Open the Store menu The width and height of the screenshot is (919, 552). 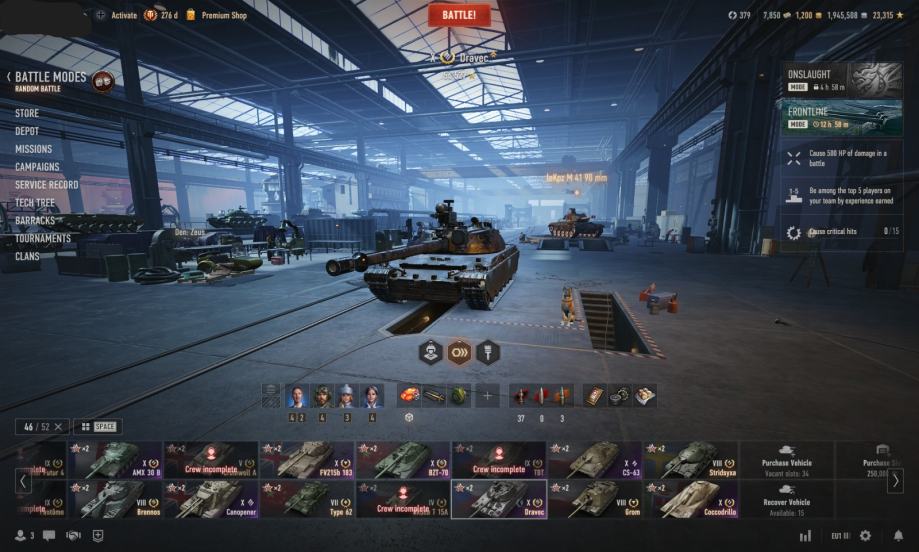(27, 114)
